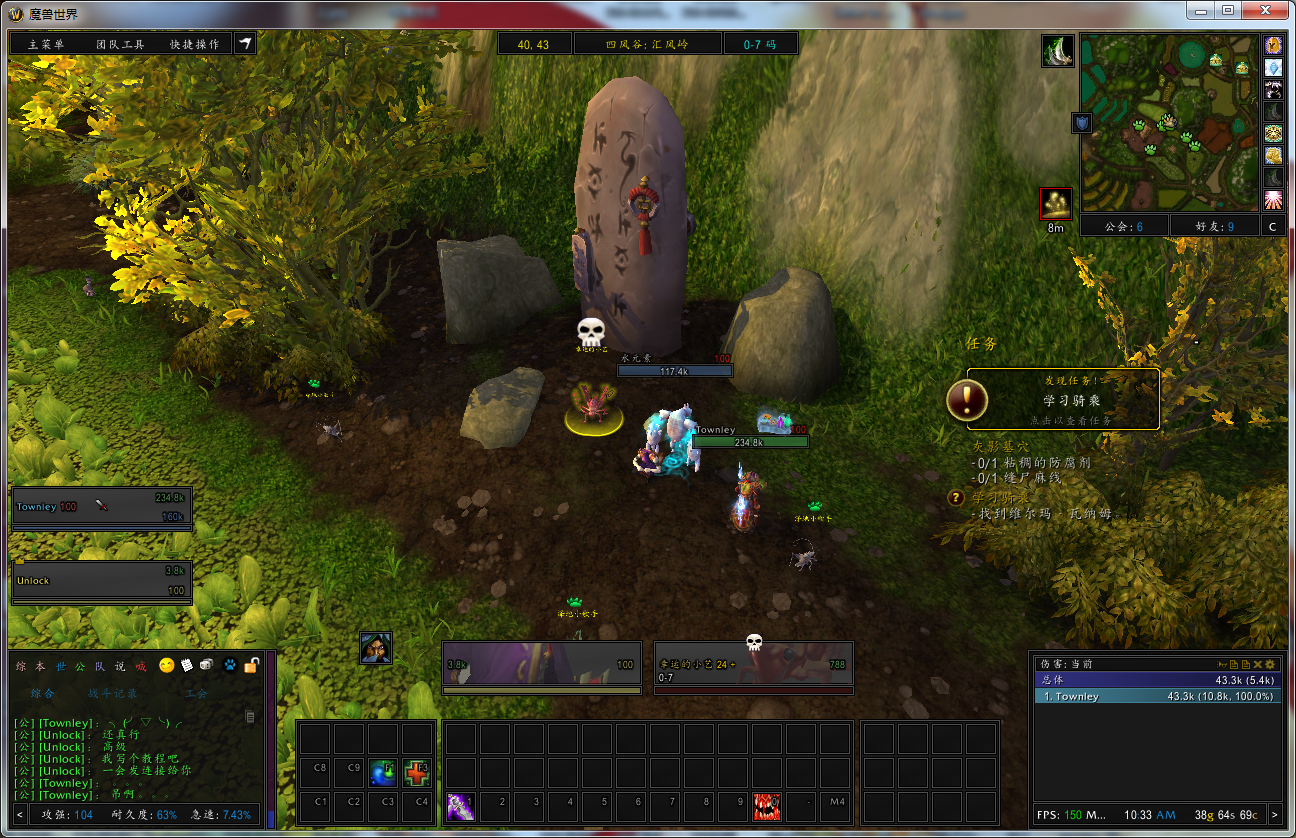
Task: Toggle the orange padlock chat lock icon
Action: click(x=252, y=665)
